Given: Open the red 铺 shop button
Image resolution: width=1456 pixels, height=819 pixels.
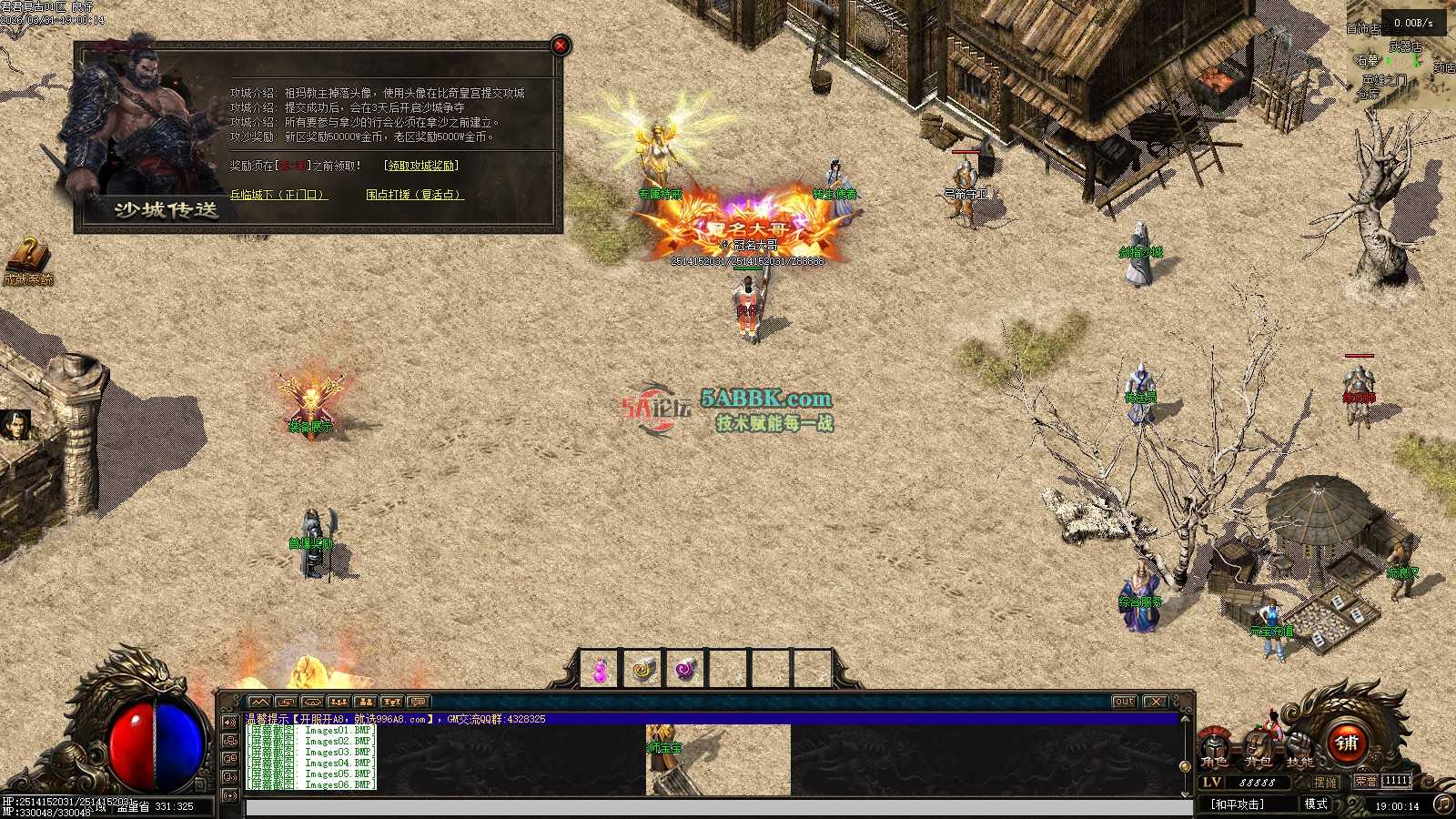Looking at the screenshot, I should 1346,743.
